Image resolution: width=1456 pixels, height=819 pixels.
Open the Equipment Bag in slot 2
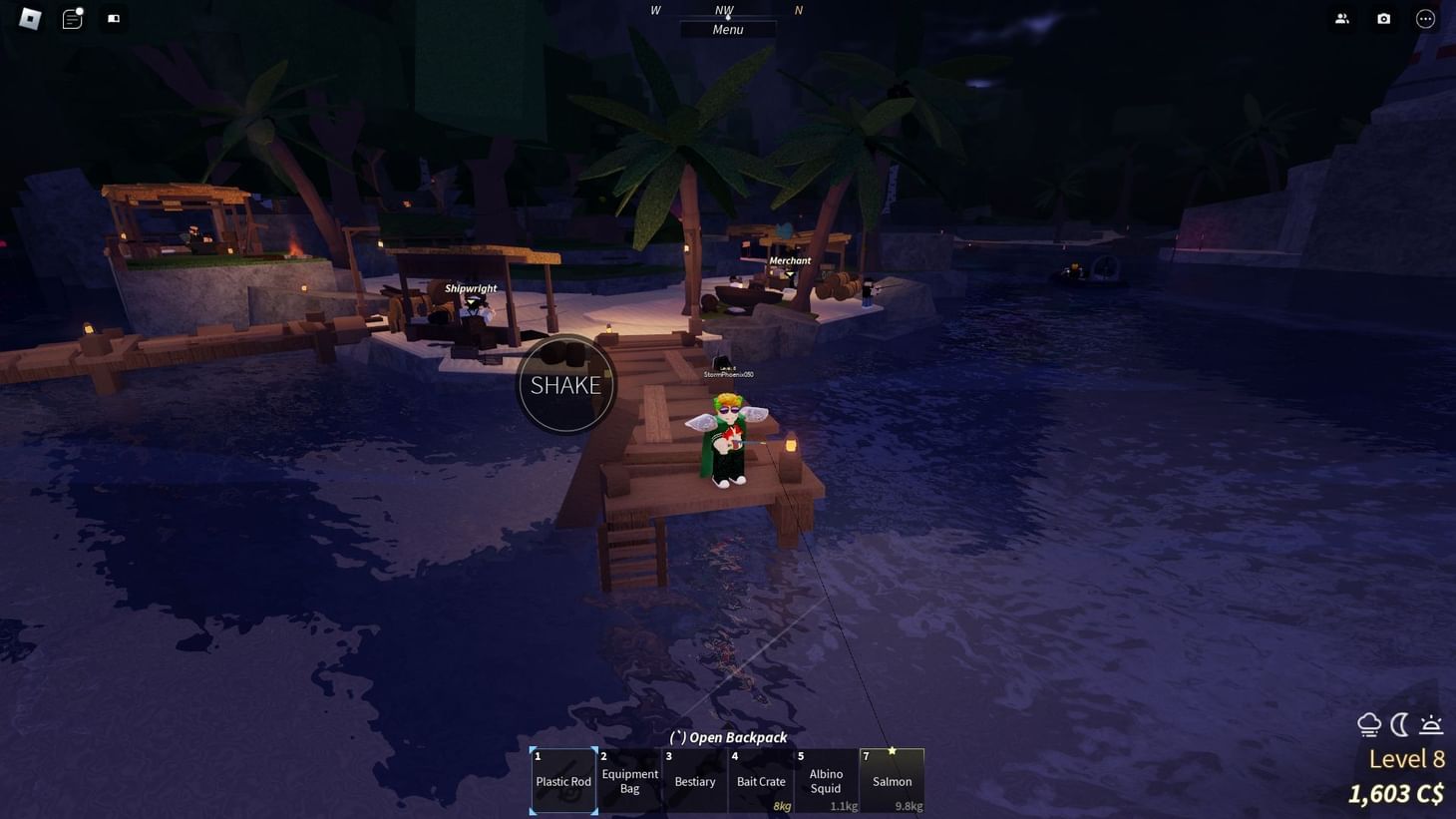point(629,781)
